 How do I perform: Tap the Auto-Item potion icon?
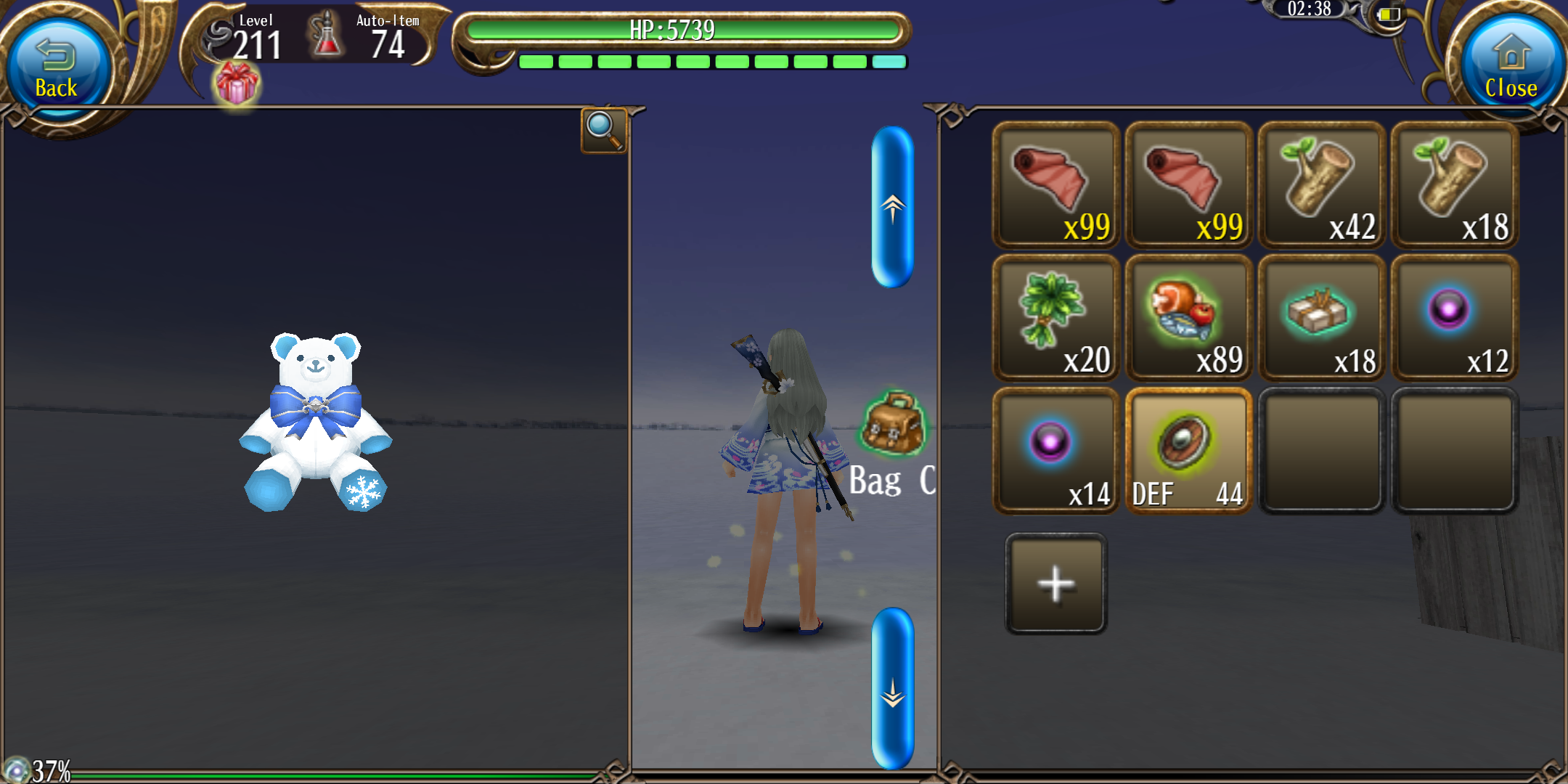click(x=326, y=35)
